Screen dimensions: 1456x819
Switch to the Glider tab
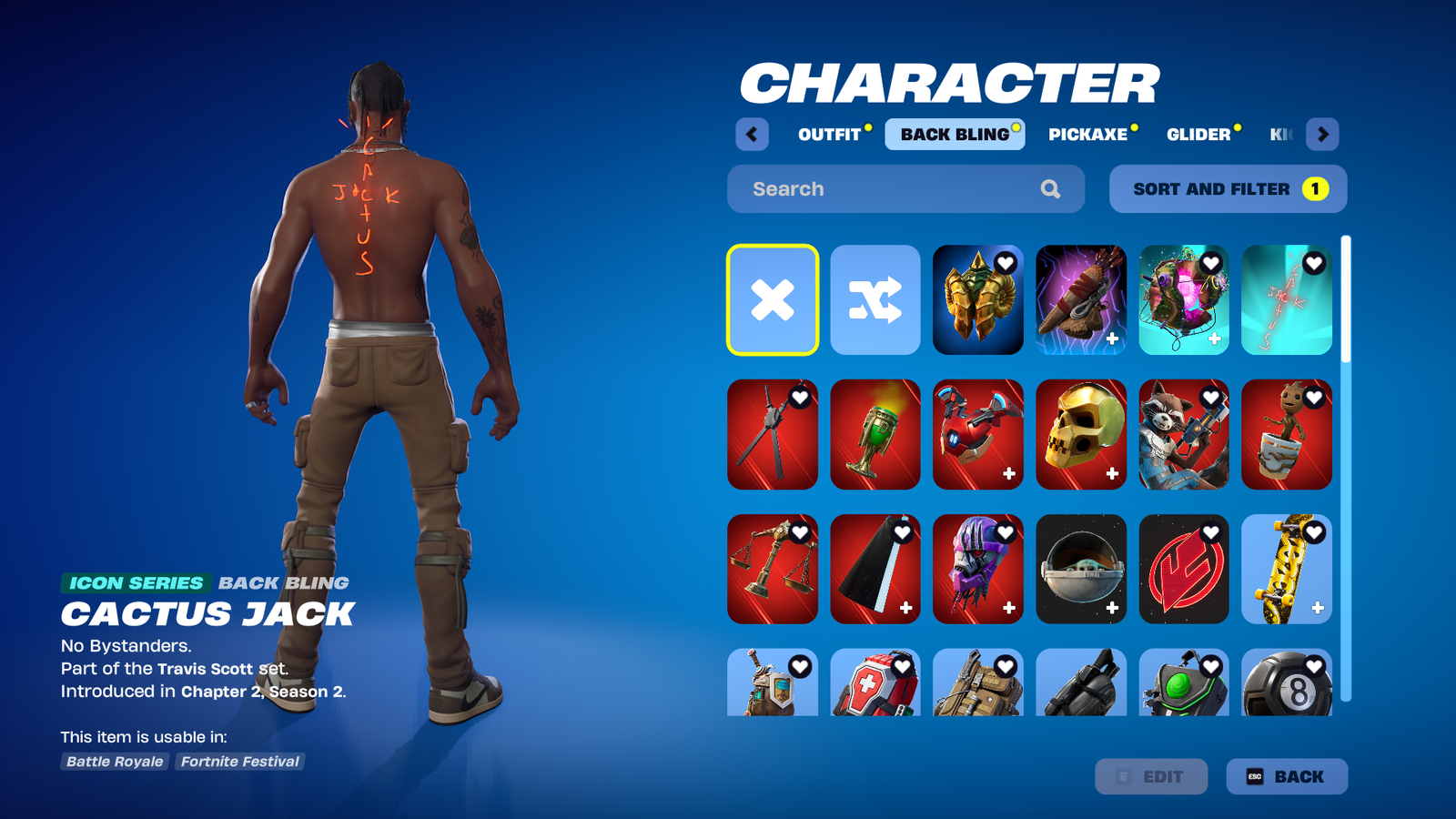point(1198,135)
